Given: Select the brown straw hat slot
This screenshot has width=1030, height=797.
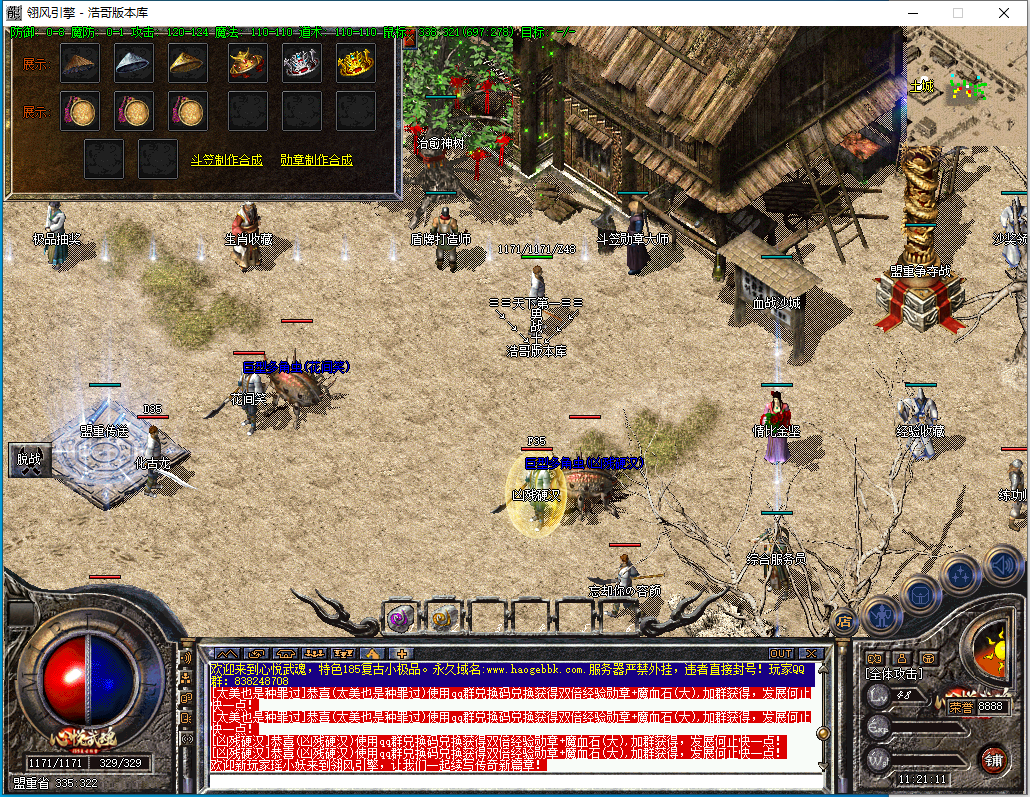Looking at the screenshot, I should pos(80,64).
